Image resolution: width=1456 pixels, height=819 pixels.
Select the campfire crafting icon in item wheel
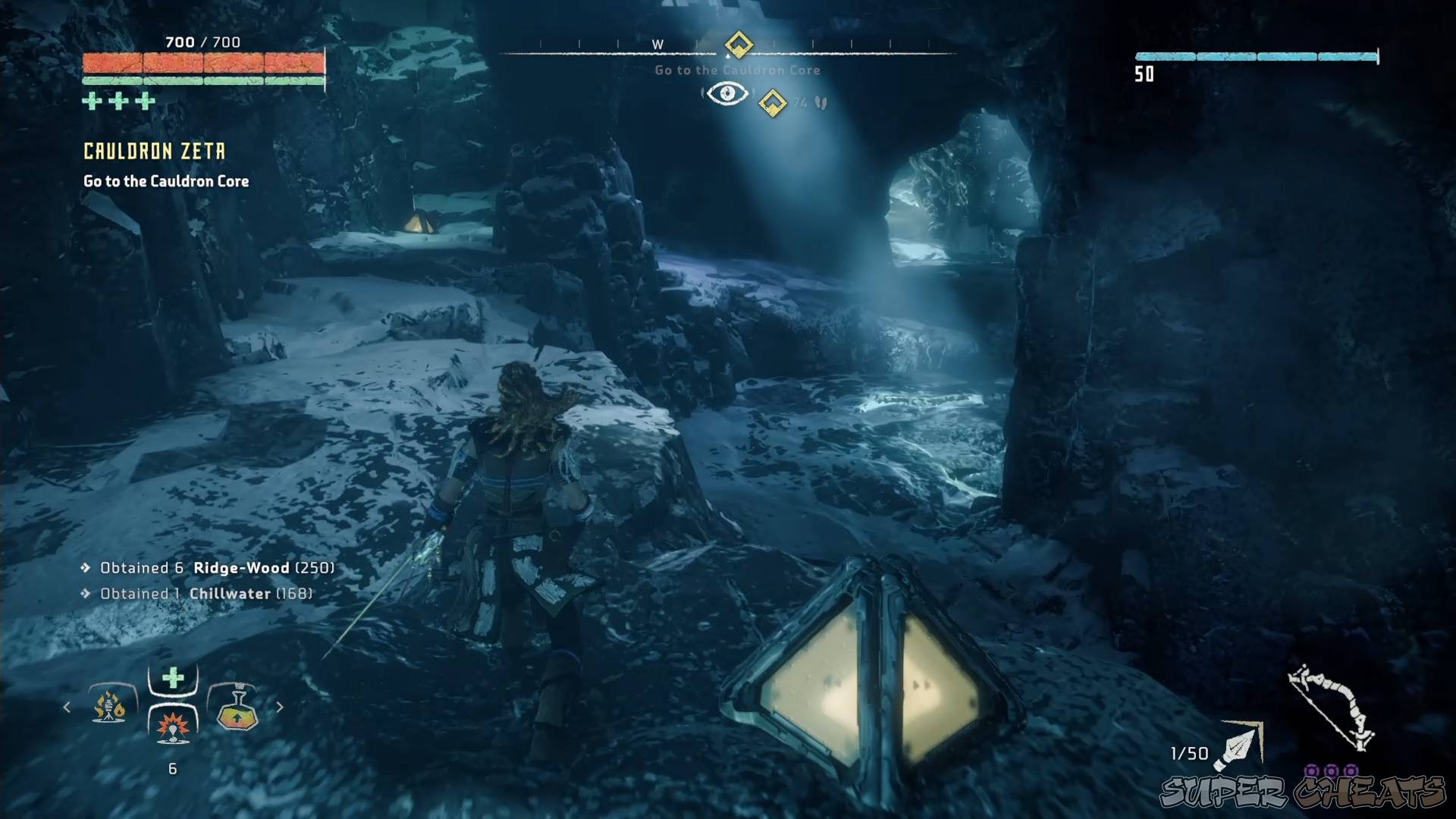[111, 707]
